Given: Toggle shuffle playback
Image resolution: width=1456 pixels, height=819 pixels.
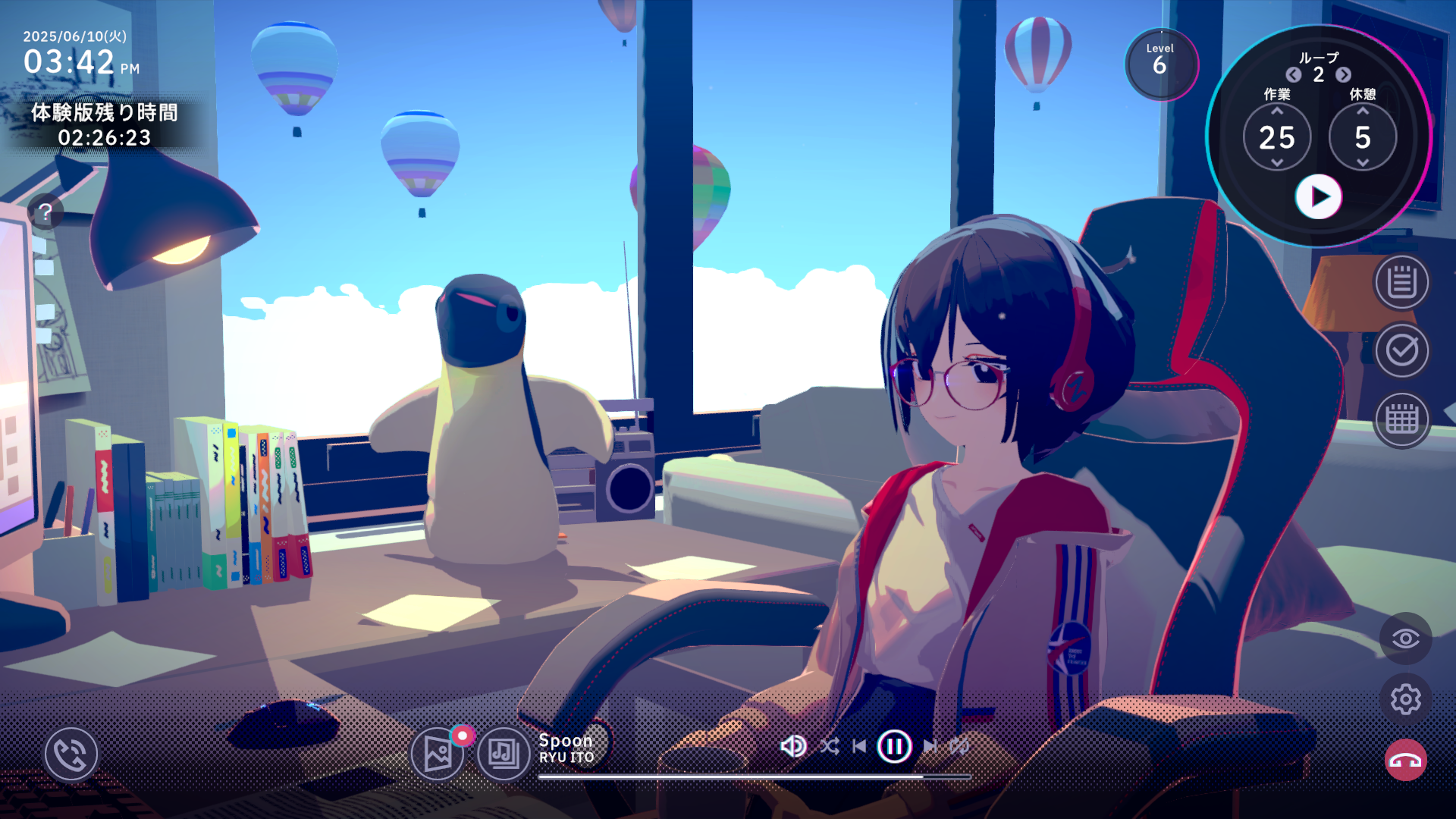Looking at the screenshot, I should (829, 746).
